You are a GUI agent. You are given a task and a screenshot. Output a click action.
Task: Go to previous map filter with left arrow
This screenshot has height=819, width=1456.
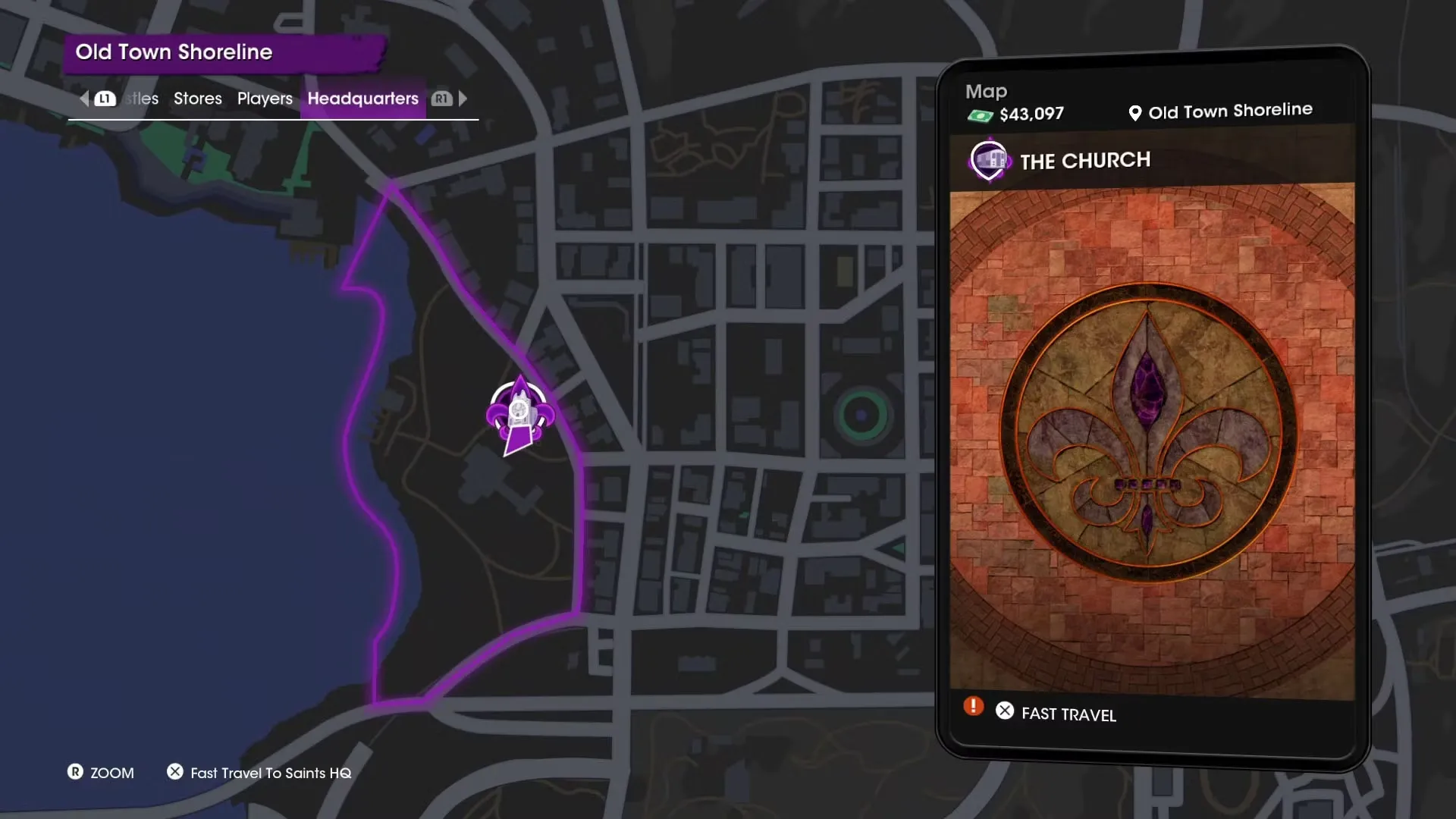tap(84, 99)
